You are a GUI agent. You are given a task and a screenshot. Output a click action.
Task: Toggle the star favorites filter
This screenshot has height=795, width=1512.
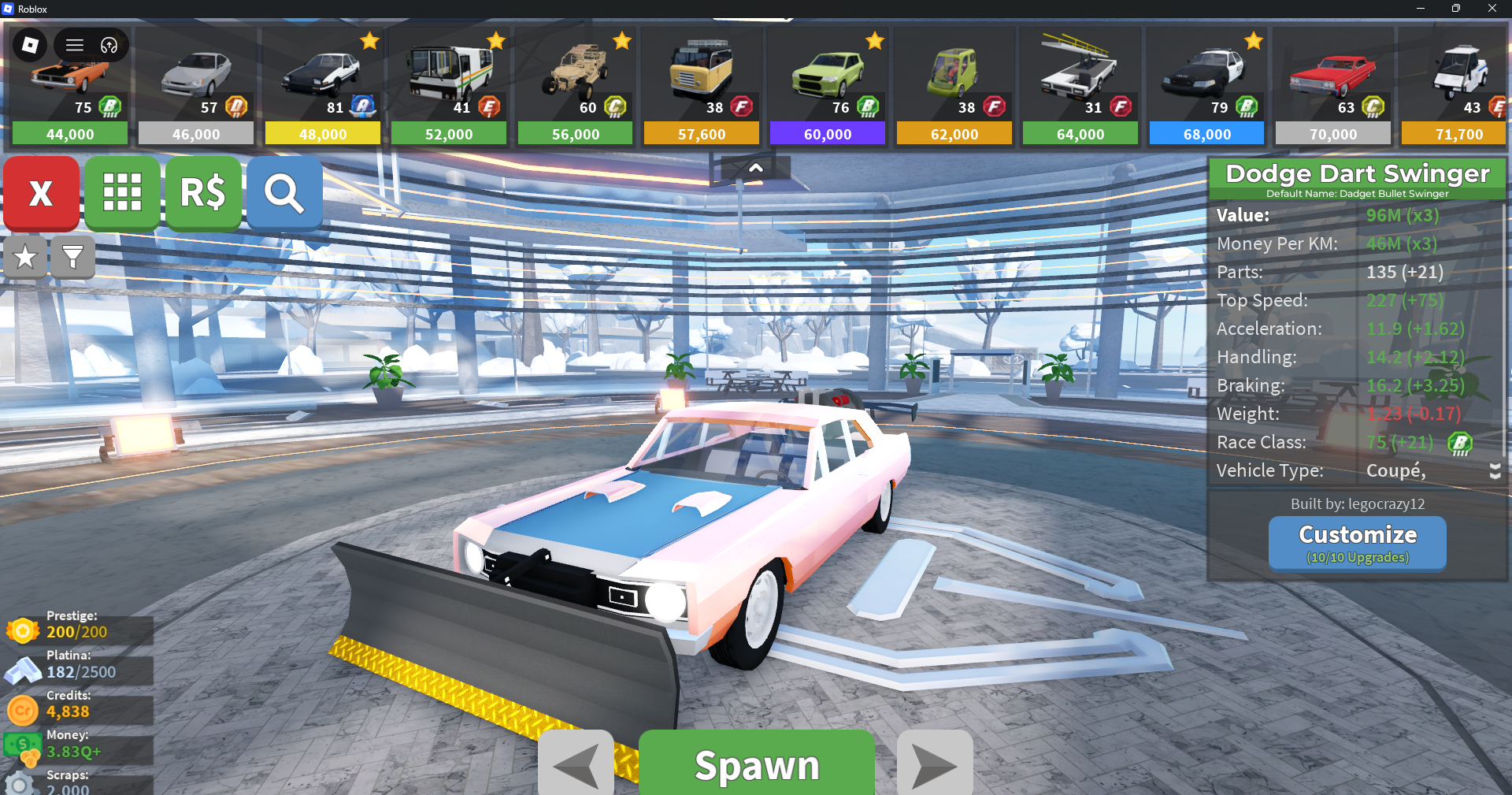click(x=25, y=257)
